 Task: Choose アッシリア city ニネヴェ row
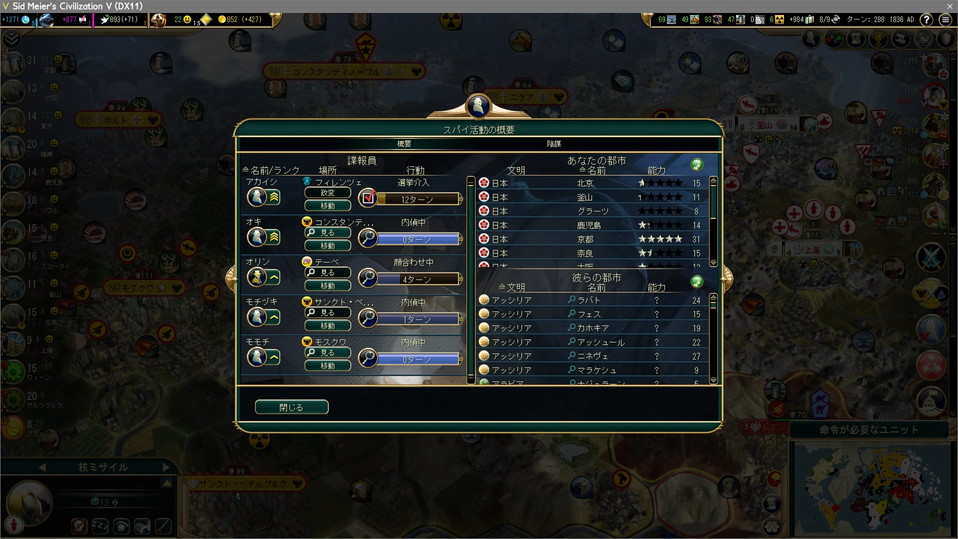tap(594, 356)
